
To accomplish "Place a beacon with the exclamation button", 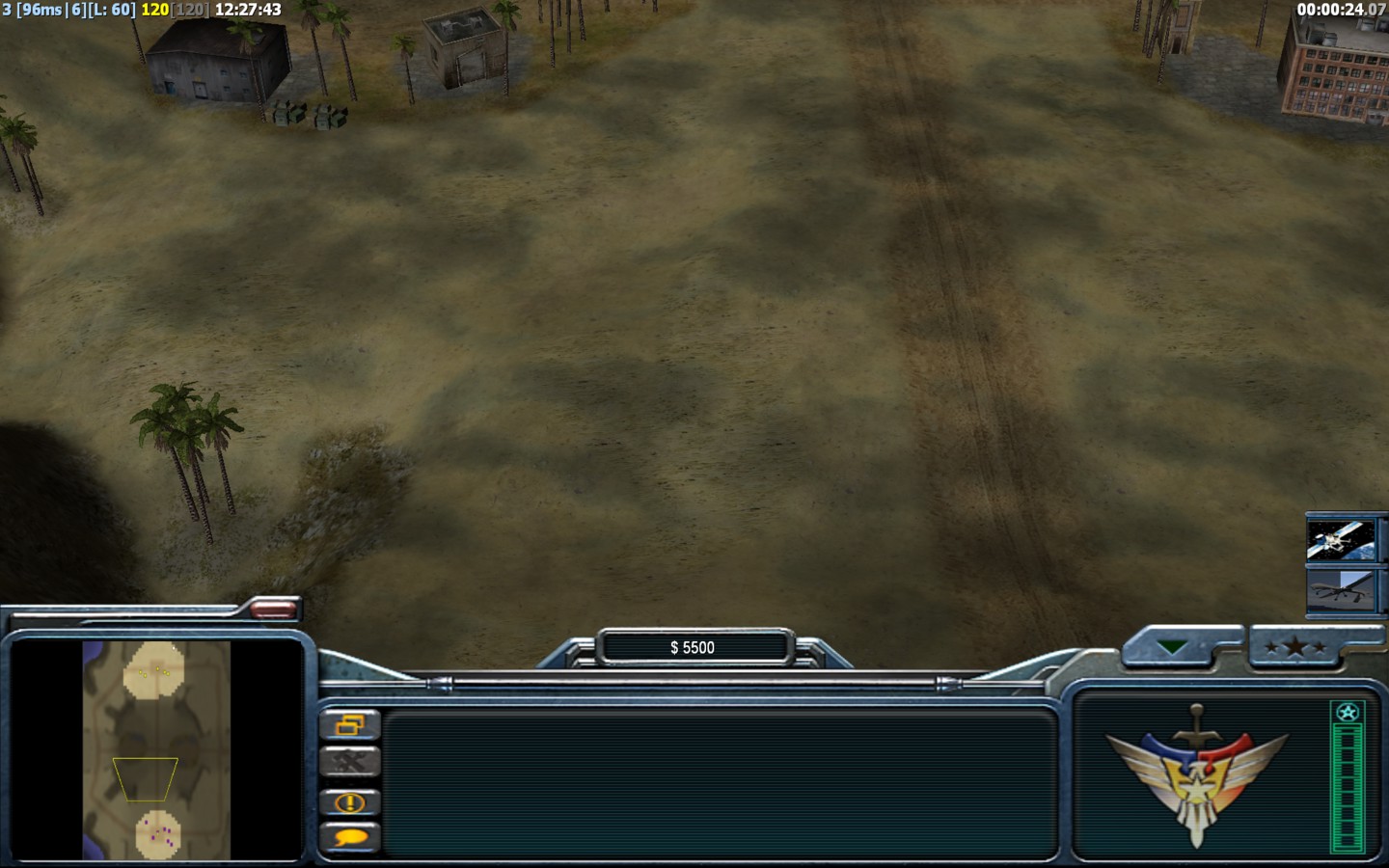I will pos(349,802).
